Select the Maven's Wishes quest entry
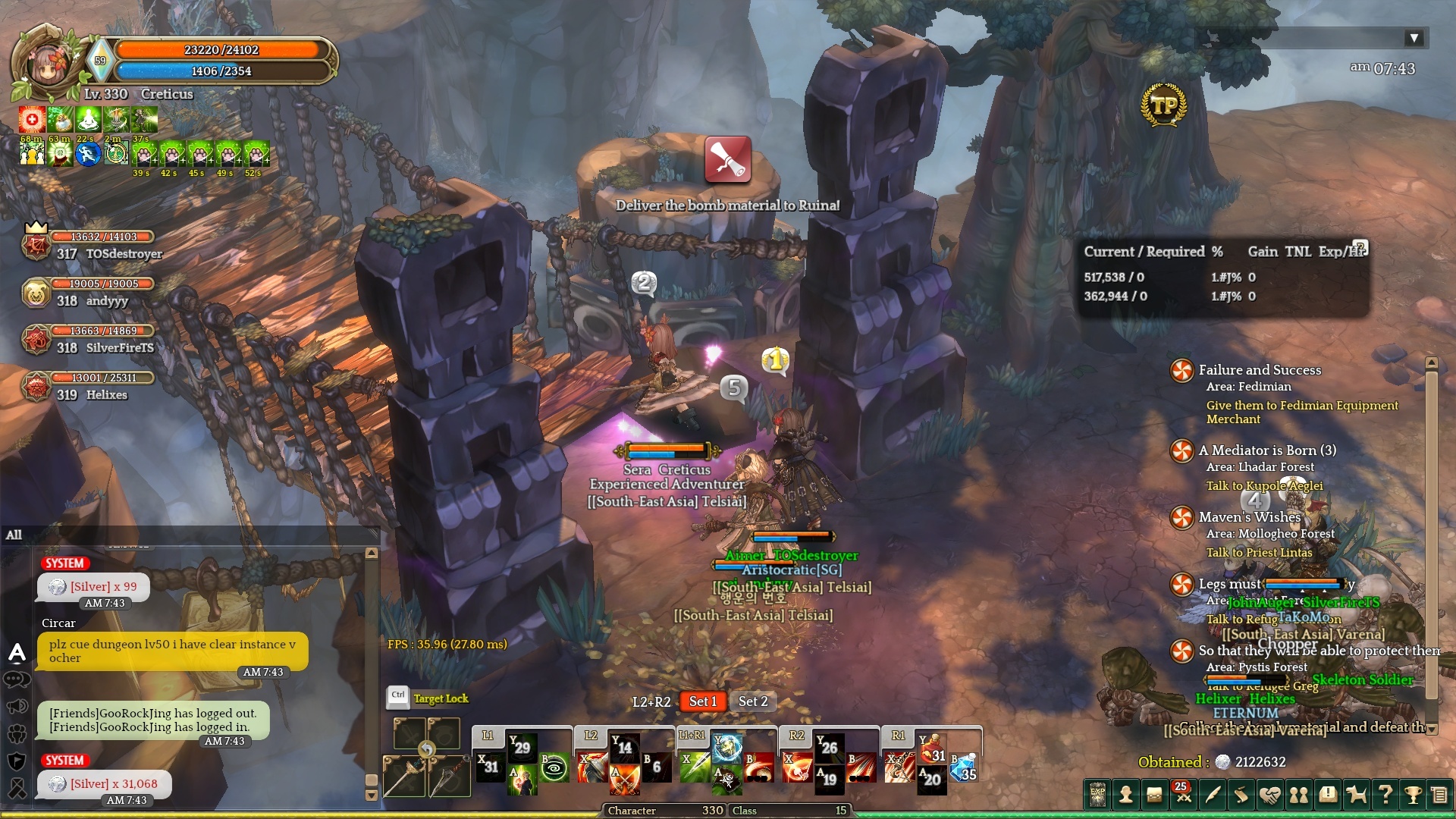Viewport: 1456px width, 819px height. click(x=1249, y=517)
